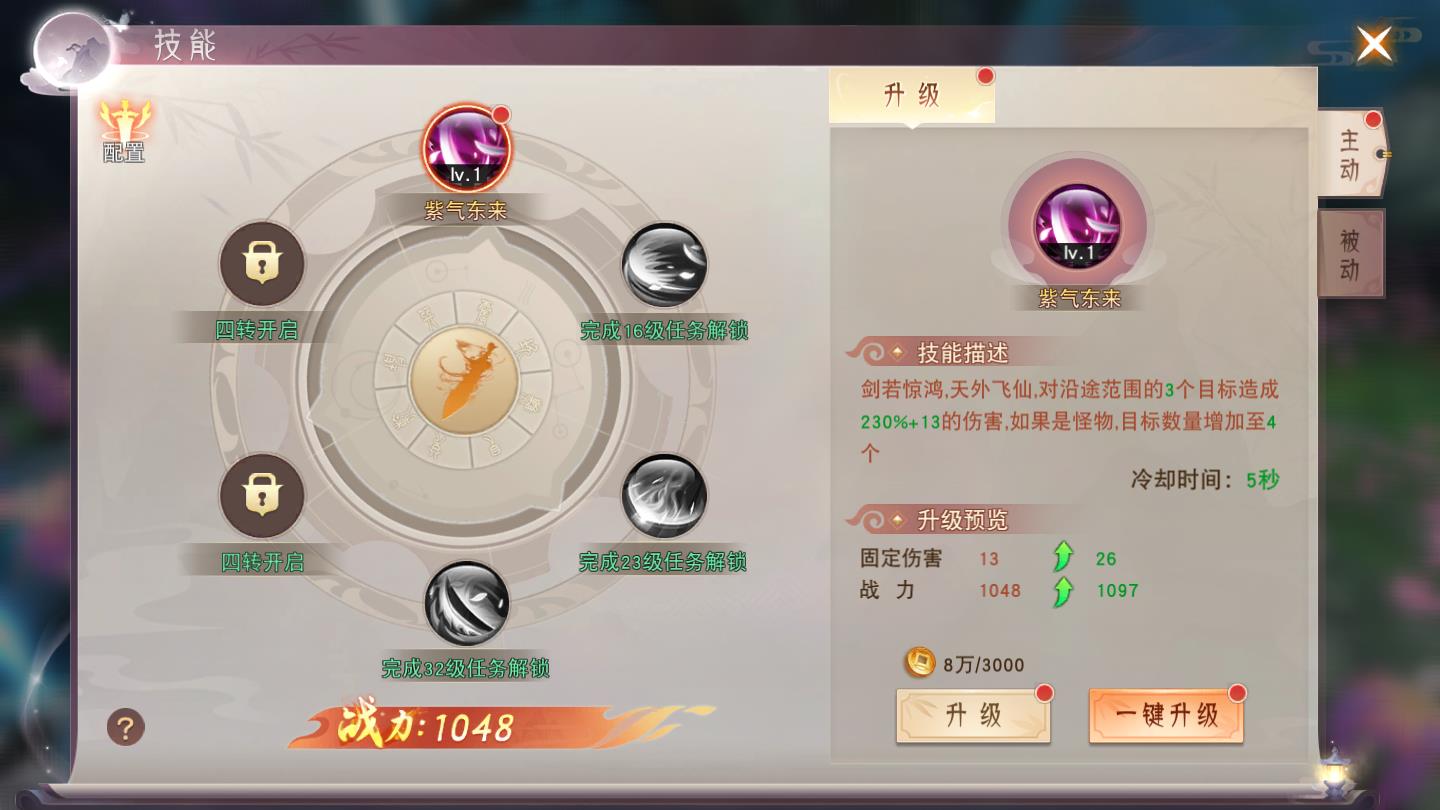Close the 技能 skills window
Screen dimensions: 1440x810
pyautogui.click(x=1374, y=45)
